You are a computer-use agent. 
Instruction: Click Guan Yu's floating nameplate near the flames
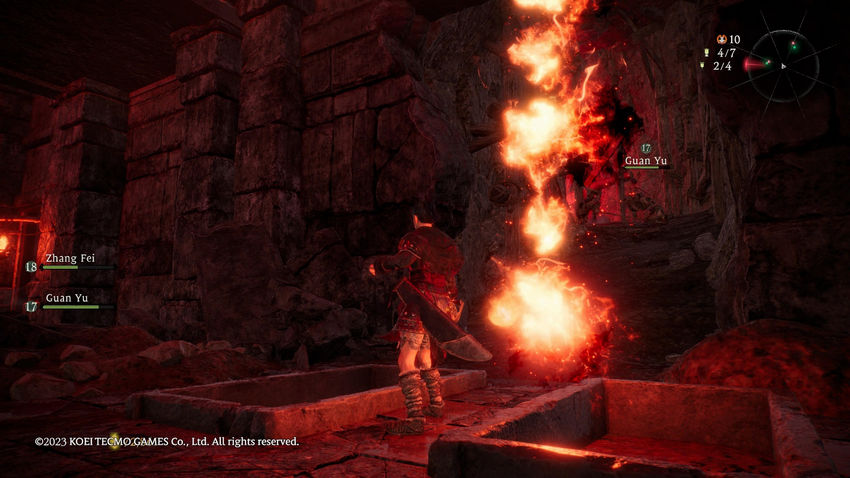point(647,159)
